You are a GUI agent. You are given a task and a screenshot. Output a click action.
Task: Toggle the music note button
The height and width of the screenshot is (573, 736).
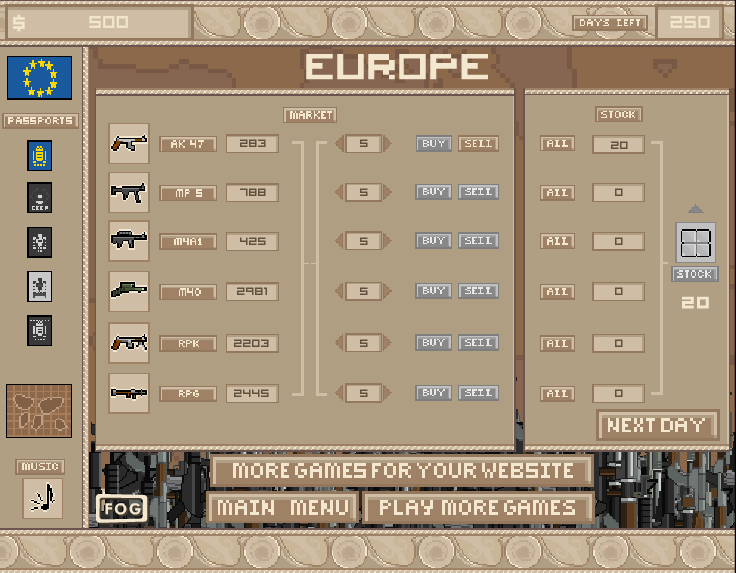pyautogui.click(x=42, y=498)
